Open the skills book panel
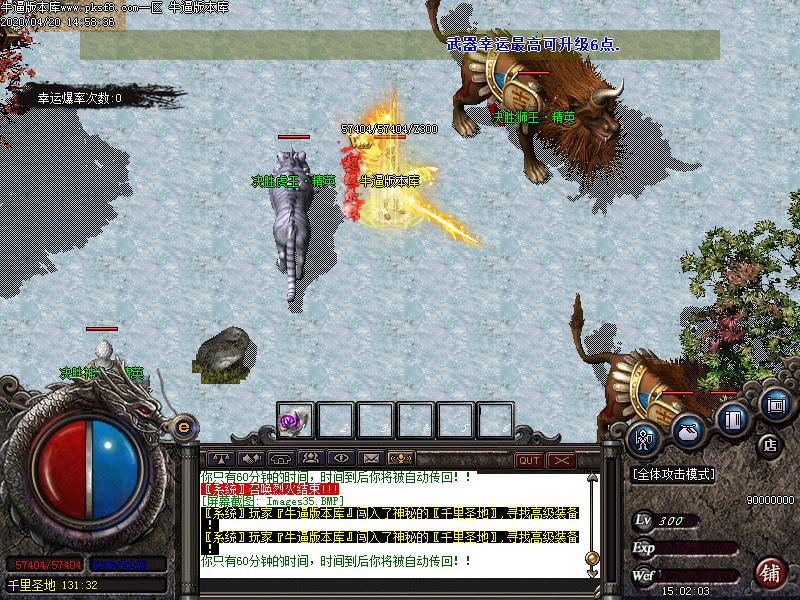The height and width of the screenshot is (600, 800). pyautogui.click(x=733, y=419)
